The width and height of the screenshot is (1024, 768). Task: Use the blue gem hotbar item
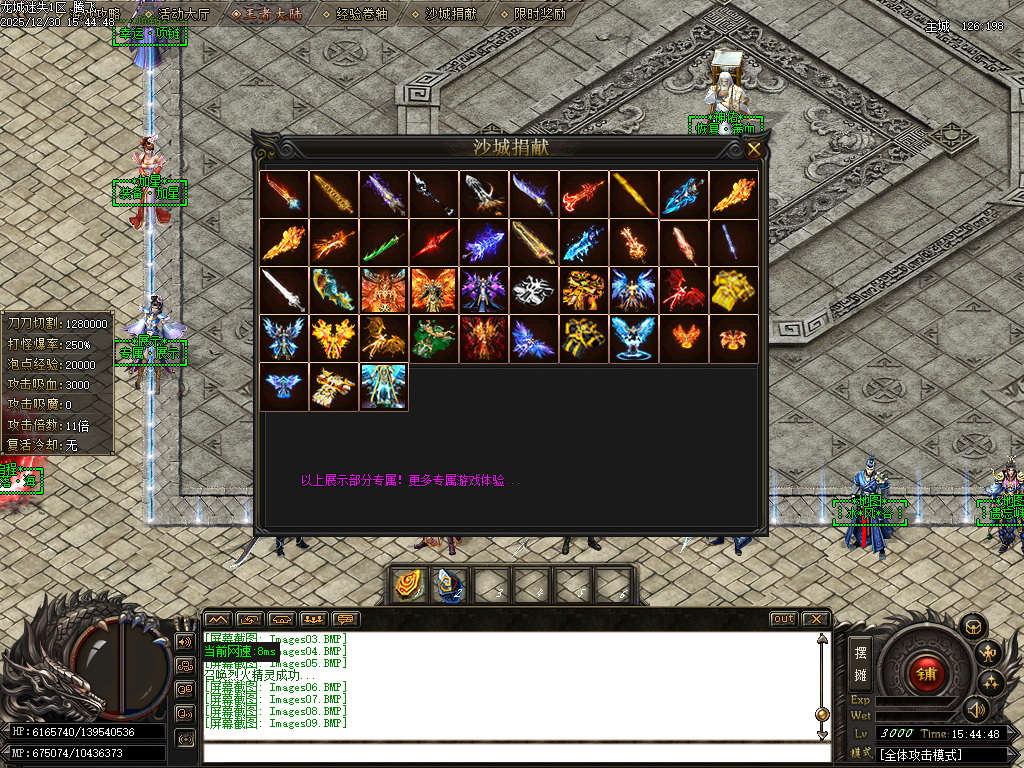coord(449,585)
